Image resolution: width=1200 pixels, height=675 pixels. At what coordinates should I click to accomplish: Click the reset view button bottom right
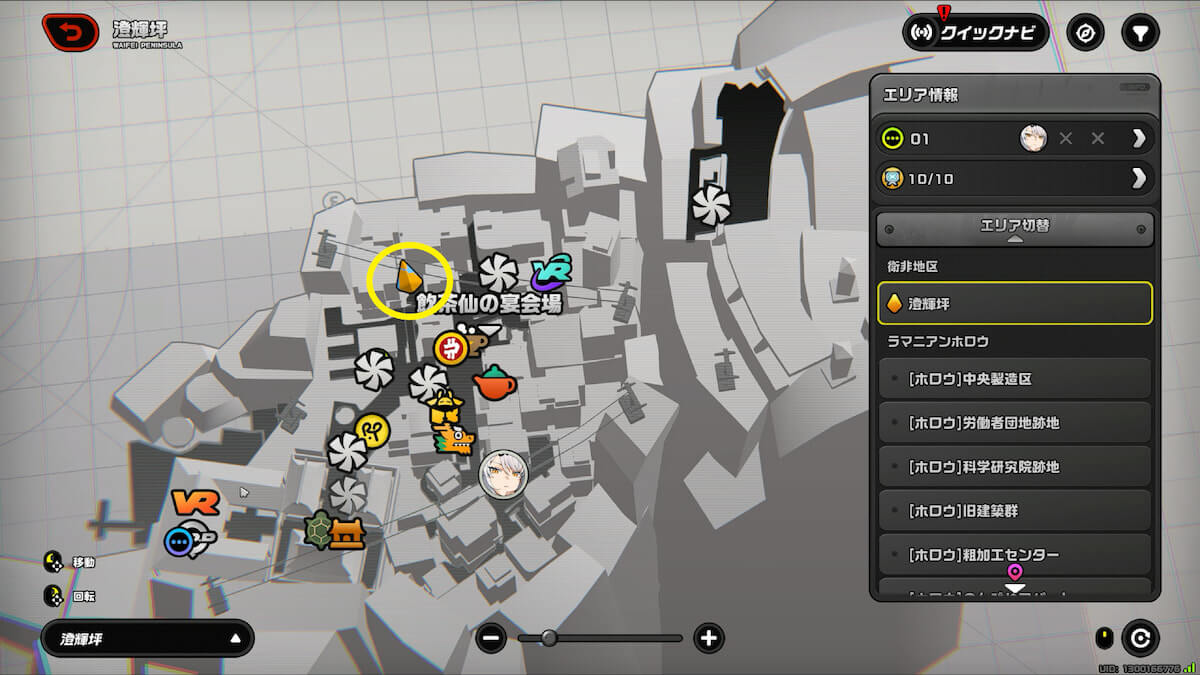(x=1140, y=638)
